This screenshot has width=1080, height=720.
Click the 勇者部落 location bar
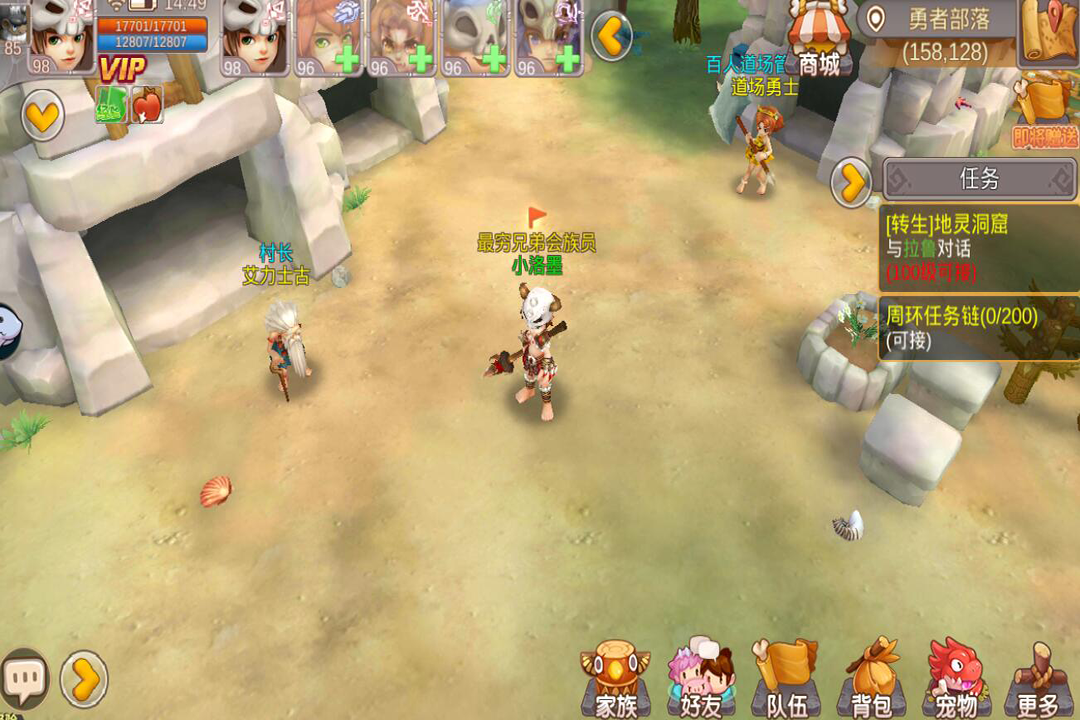point(936,34)
